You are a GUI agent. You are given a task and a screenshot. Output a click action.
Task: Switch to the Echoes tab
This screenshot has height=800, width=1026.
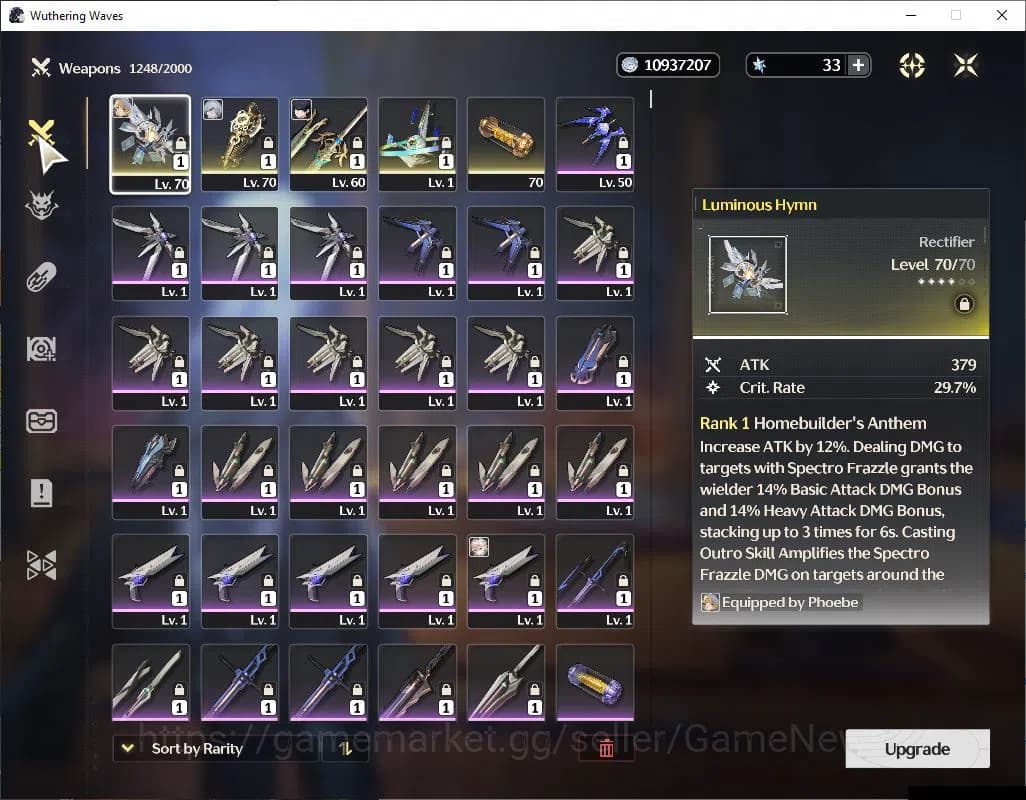coord(42,206)
